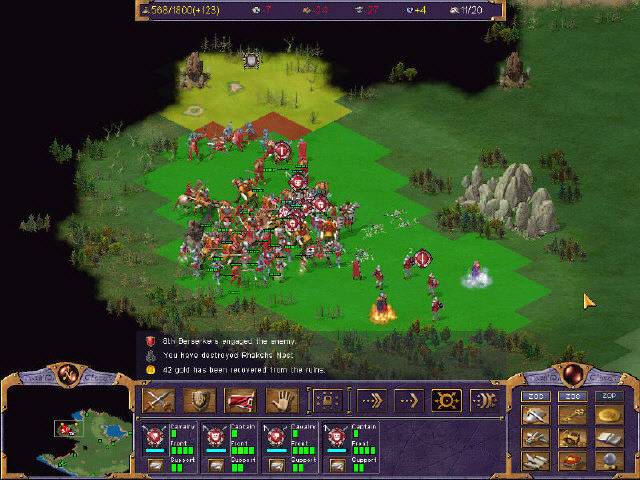Select the ZOP tab
The image size is (640, 480).
[x=610, y=396]
